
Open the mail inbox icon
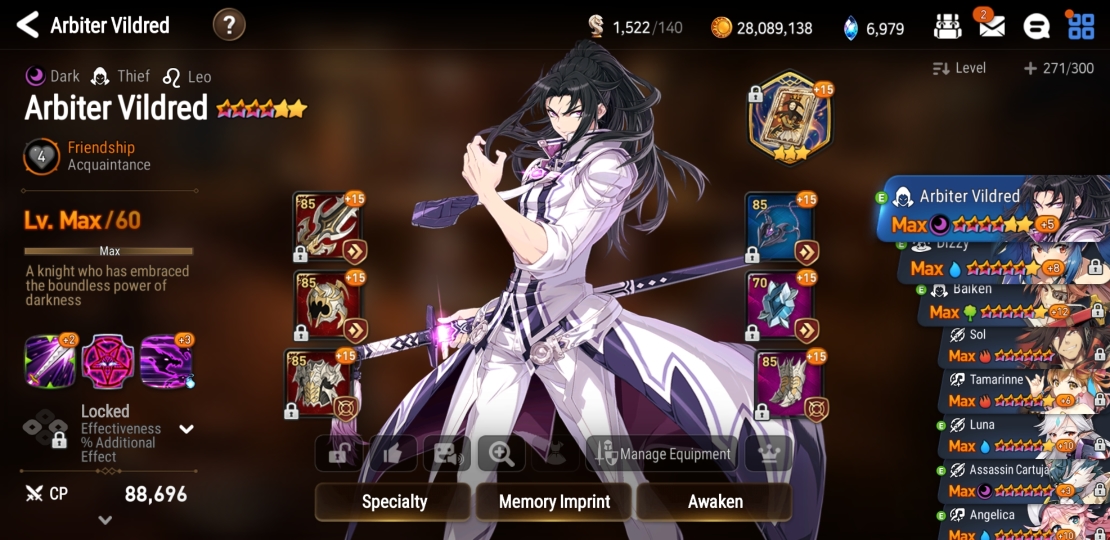coord(991,27)
